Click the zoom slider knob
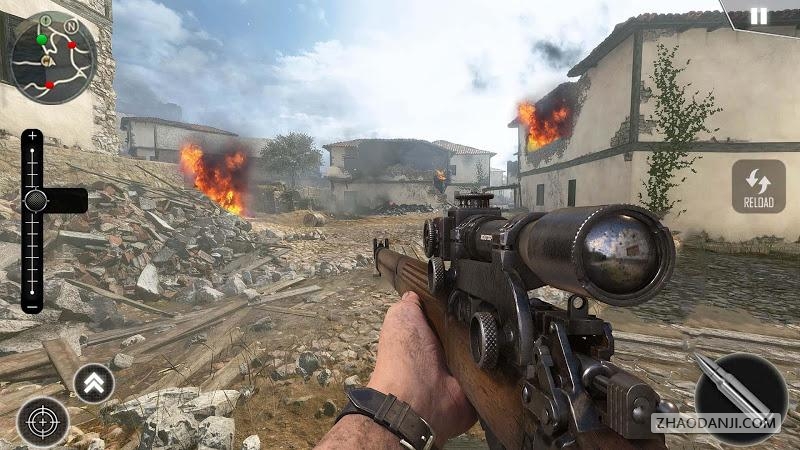 click(x=36, y=201)
